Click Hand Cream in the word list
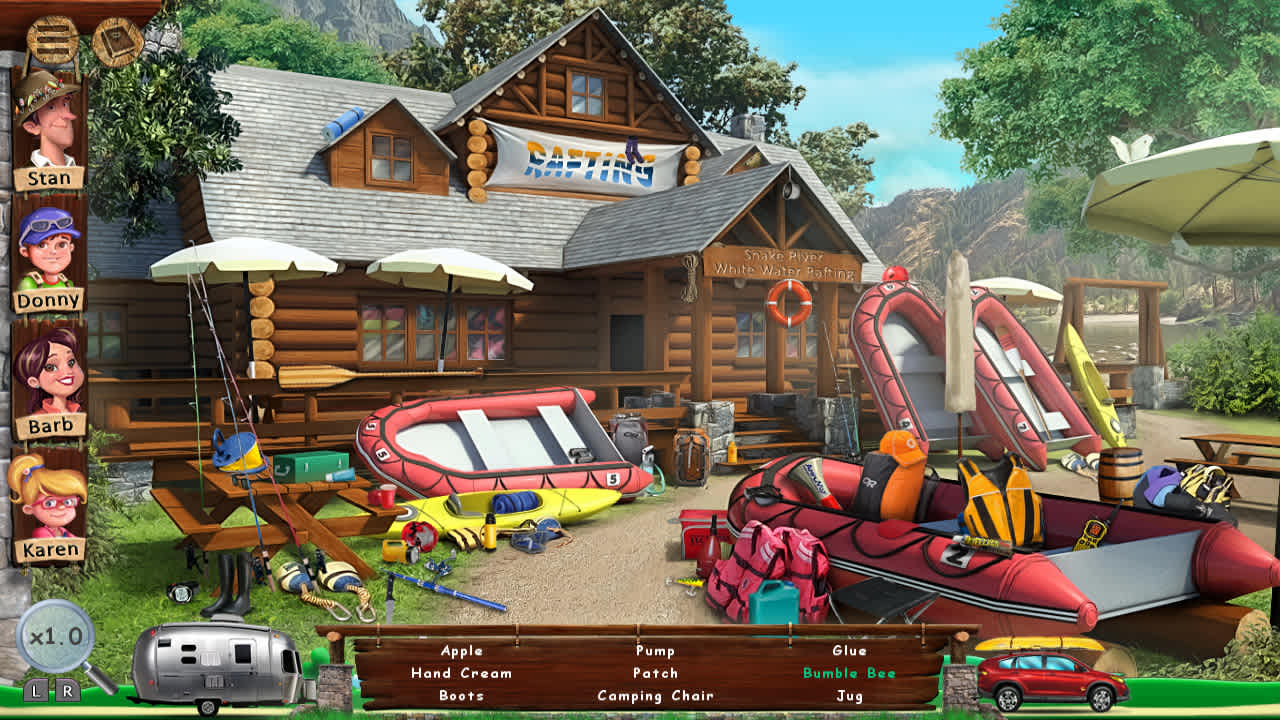Screen dimensions: 1280x720 tap(459, 673)
